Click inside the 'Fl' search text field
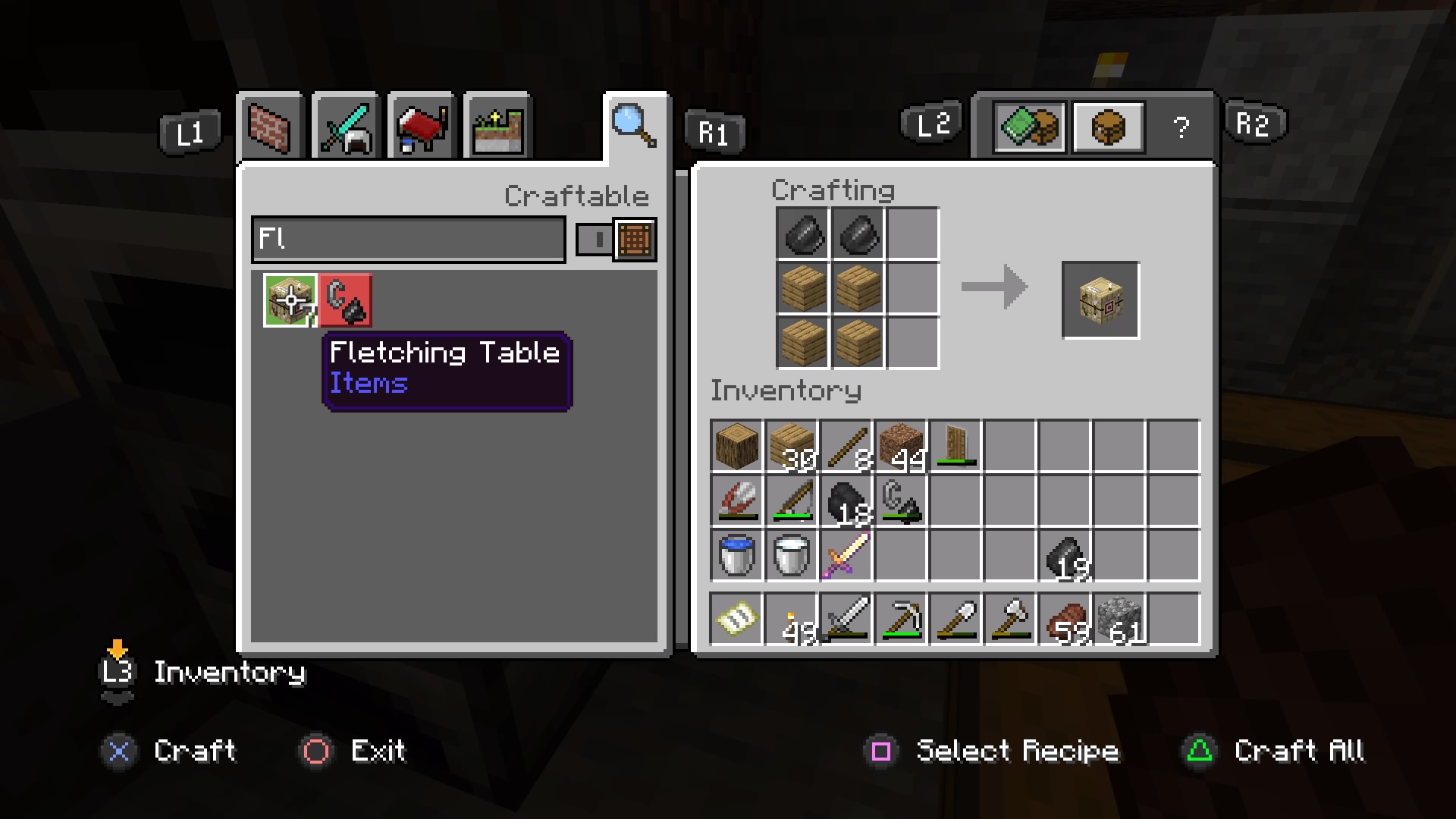 [408, 240]
